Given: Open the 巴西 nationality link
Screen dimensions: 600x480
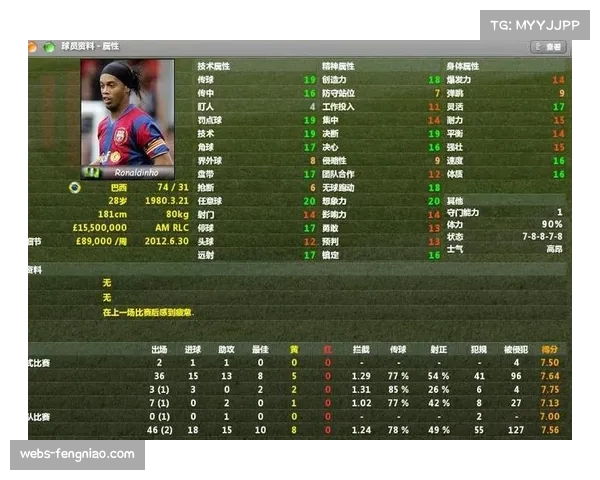Looking at the screenshot, I should pos(119,187).
